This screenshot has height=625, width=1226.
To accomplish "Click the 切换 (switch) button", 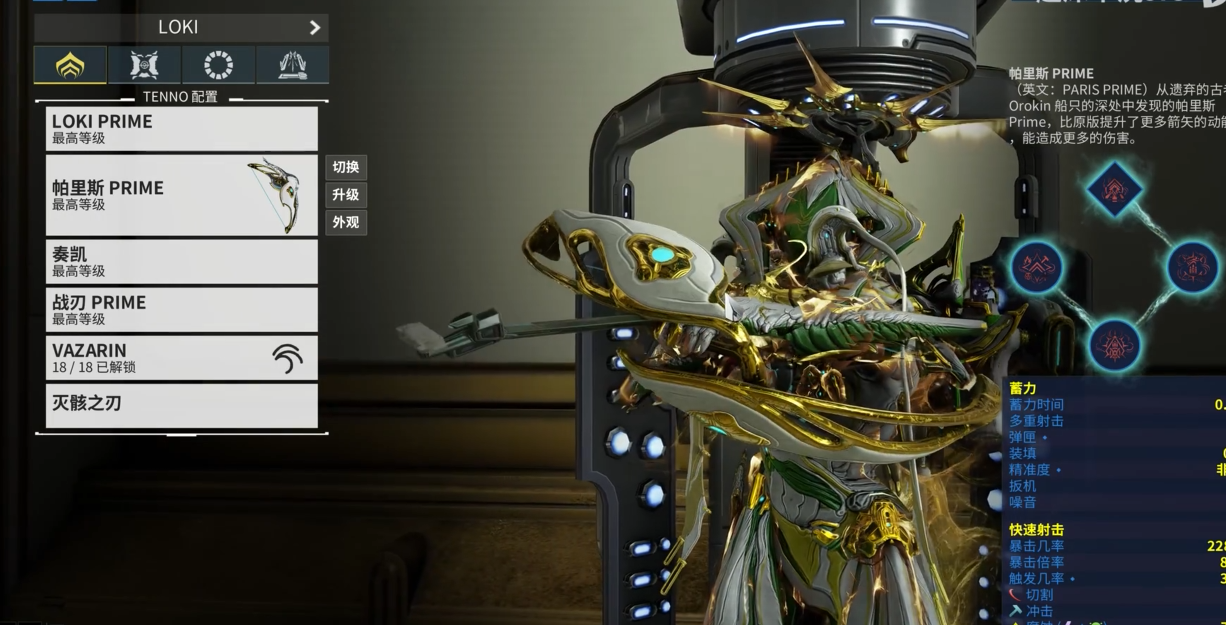I will click(346, 167).
